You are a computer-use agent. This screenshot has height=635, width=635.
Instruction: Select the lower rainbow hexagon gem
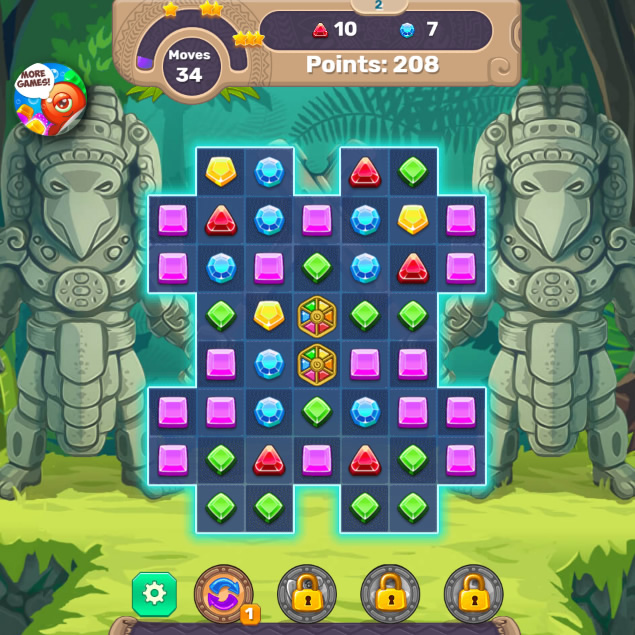317,363
